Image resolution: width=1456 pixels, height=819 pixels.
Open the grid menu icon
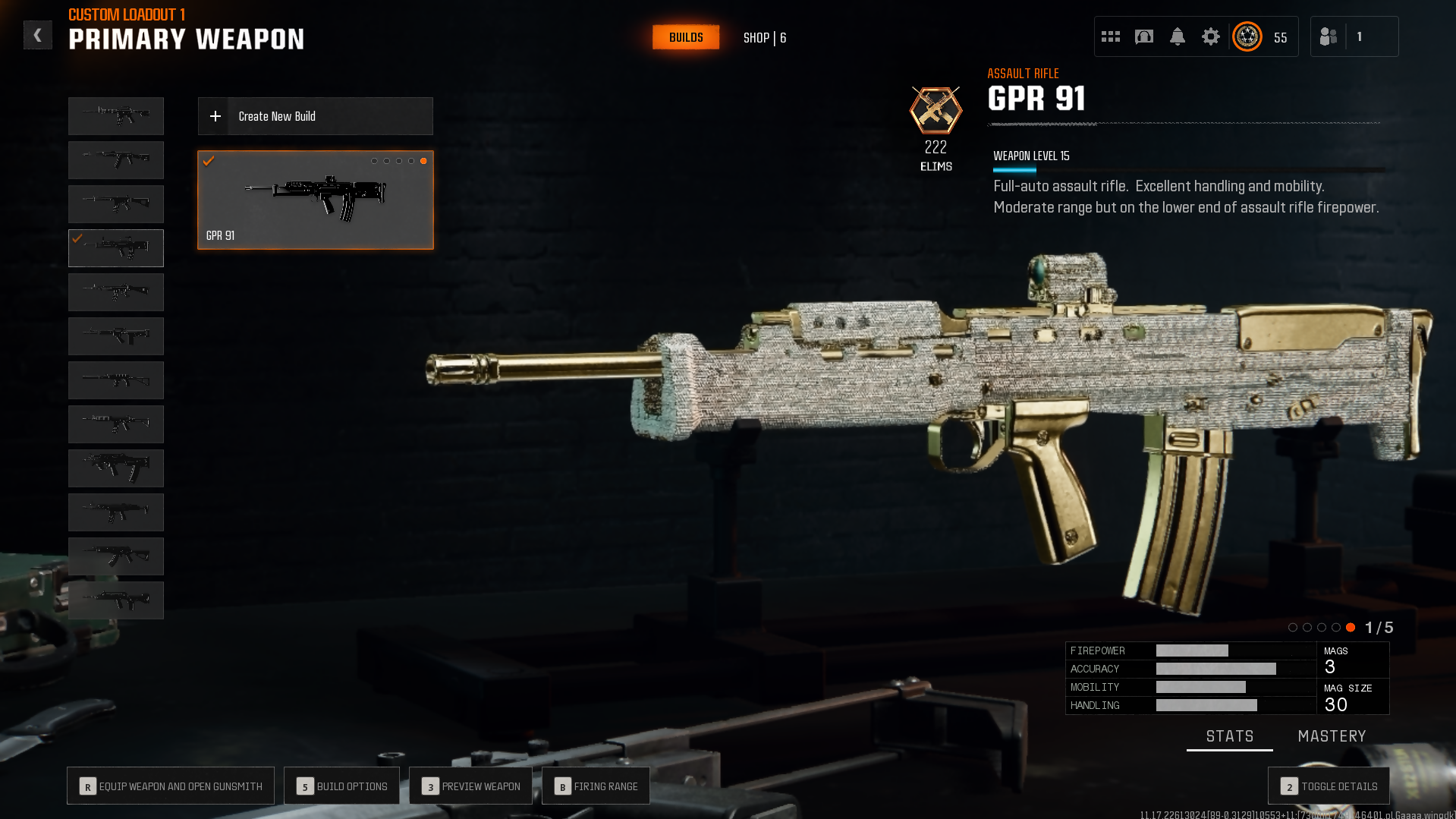click(x=1111, y=36)
